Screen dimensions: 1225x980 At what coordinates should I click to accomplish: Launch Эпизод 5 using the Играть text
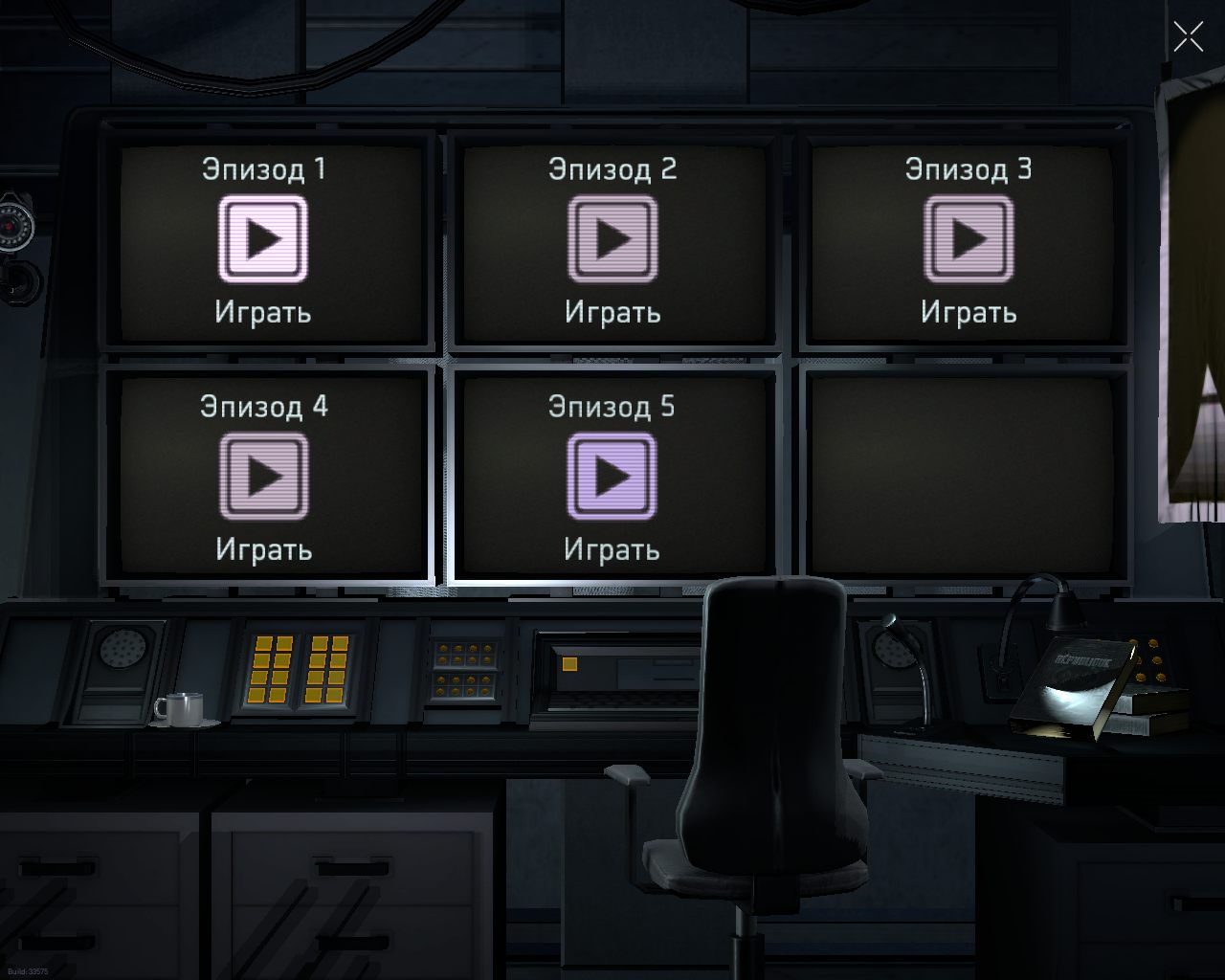point(612,550)
